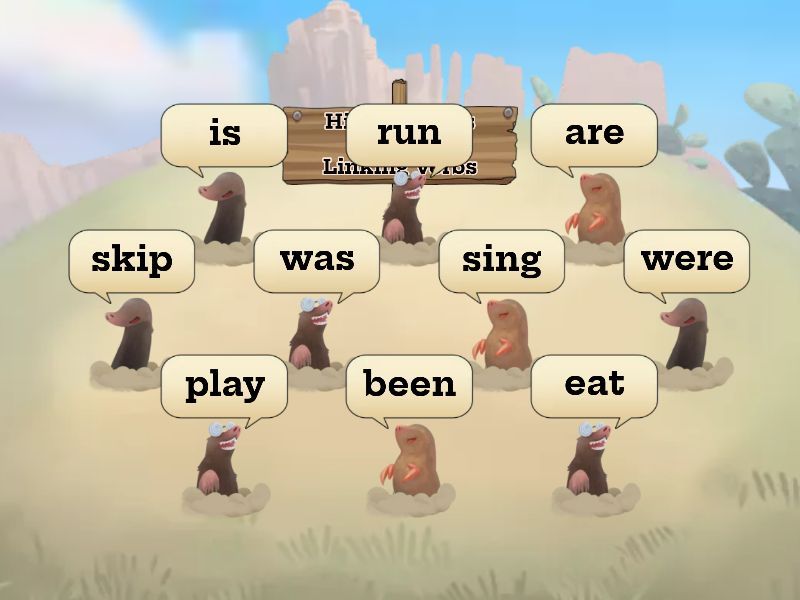Image resolution: width=800 pixels, height=600 pixels.
Task: Choose the "eat" speech bubble
Action: coord(594,385)
